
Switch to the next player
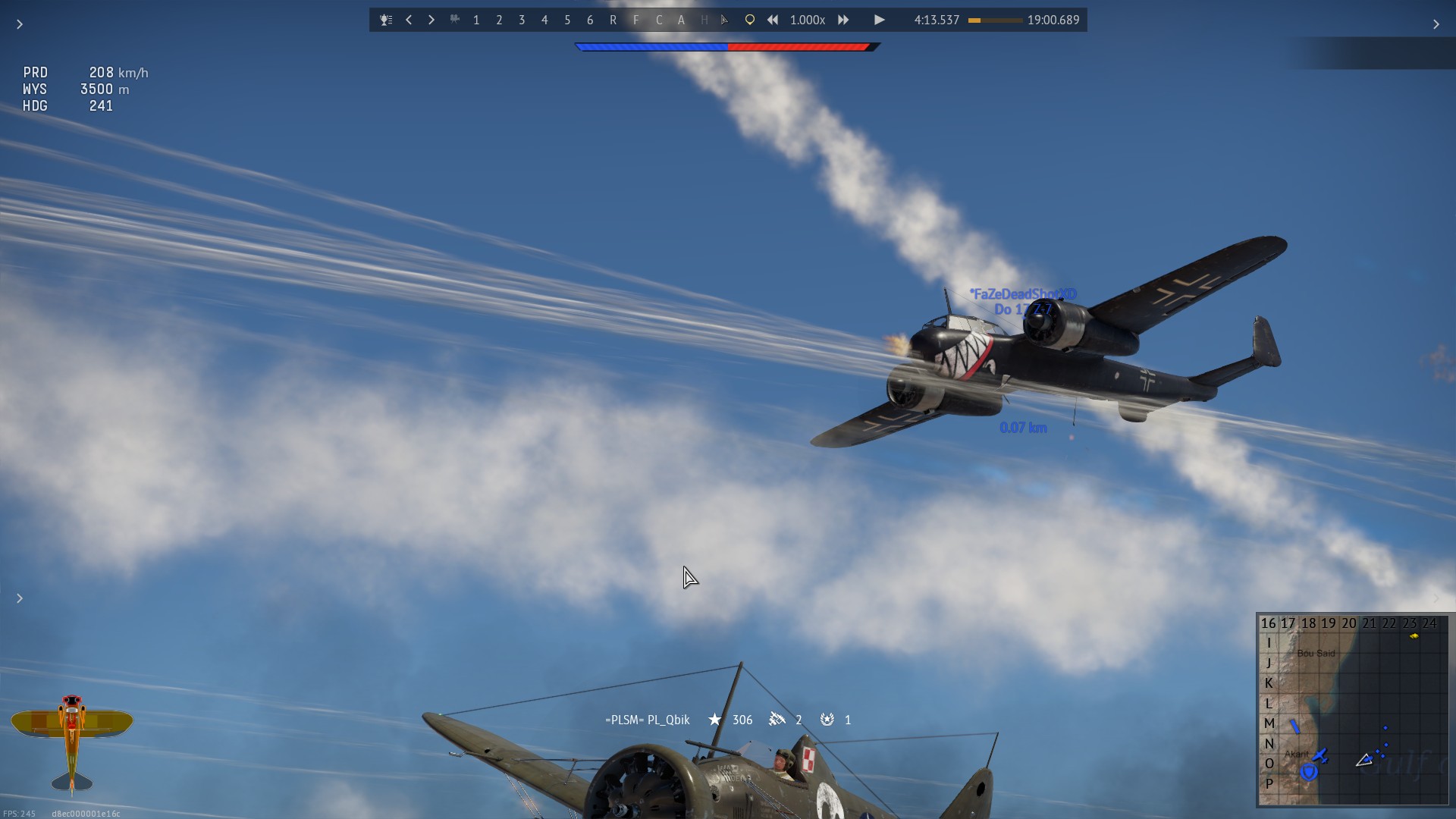pyautogui.click(x=431, y=20)
